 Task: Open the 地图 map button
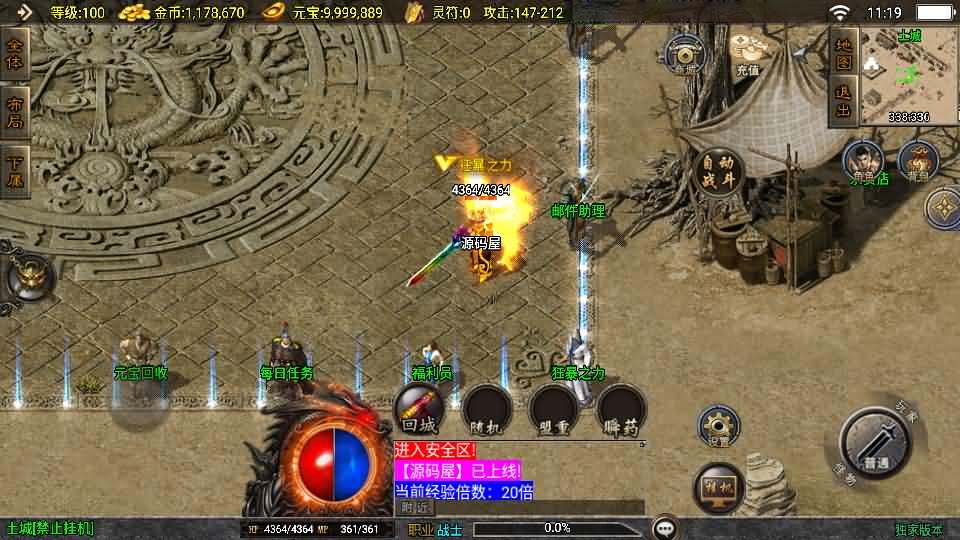[844, 54]
